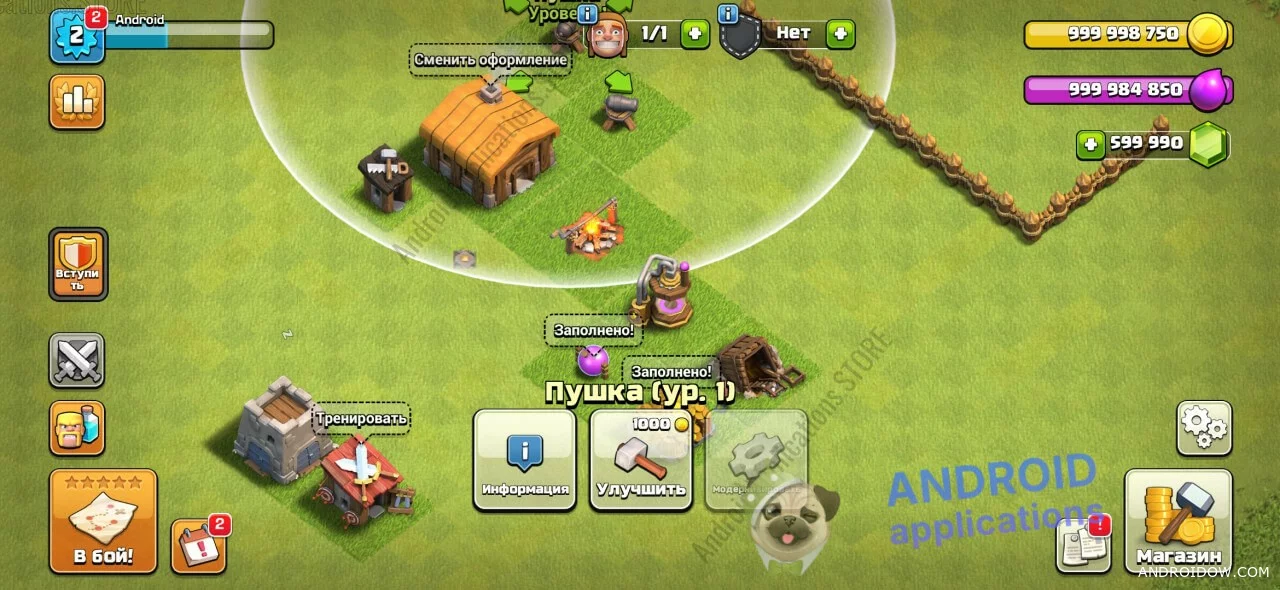The image size is (1280, 590).
Task: Start an attack with В бой!
Action: pyautogui.click(x=103, y=521)
